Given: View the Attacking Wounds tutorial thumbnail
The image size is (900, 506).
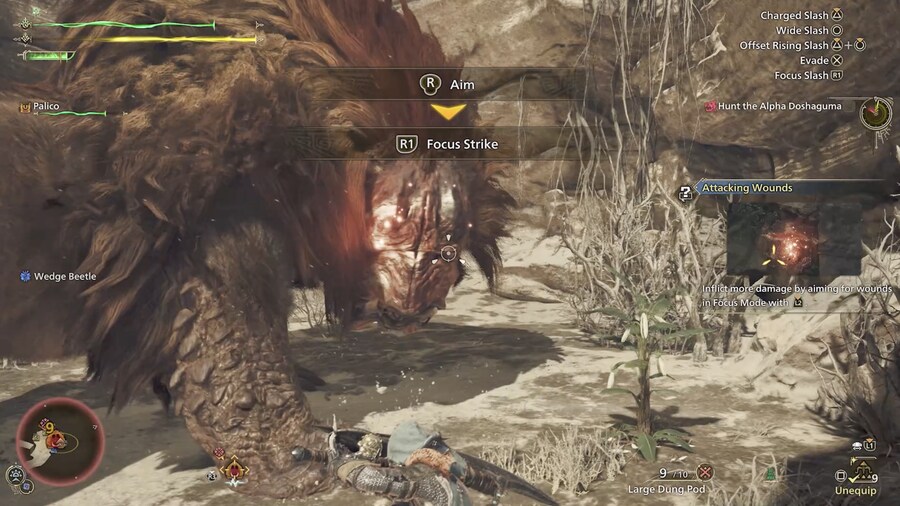Looking at the screenshot, I should click(793, 240).
